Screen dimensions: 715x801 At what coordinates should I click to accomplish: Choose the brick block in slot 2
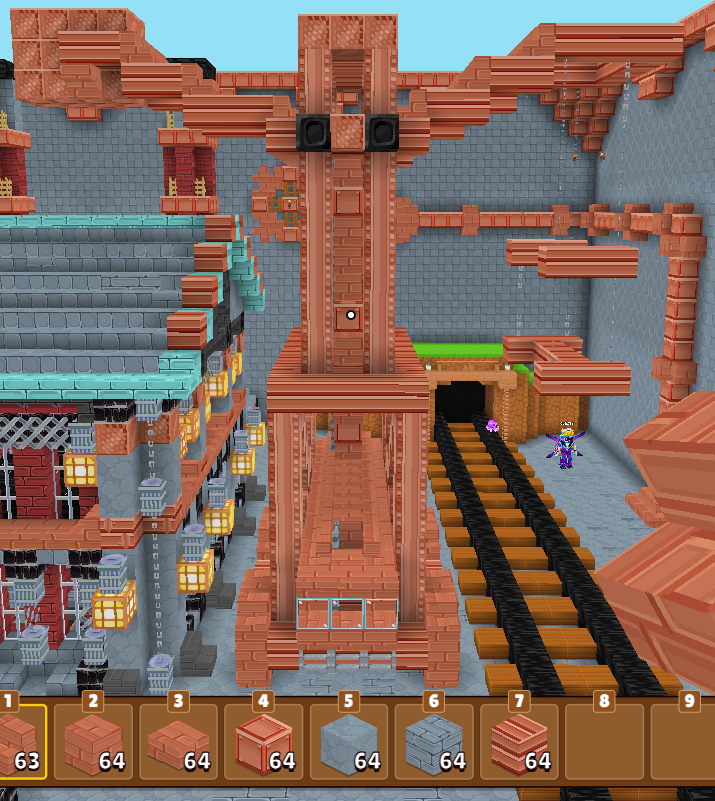click(x=92, y=742)
